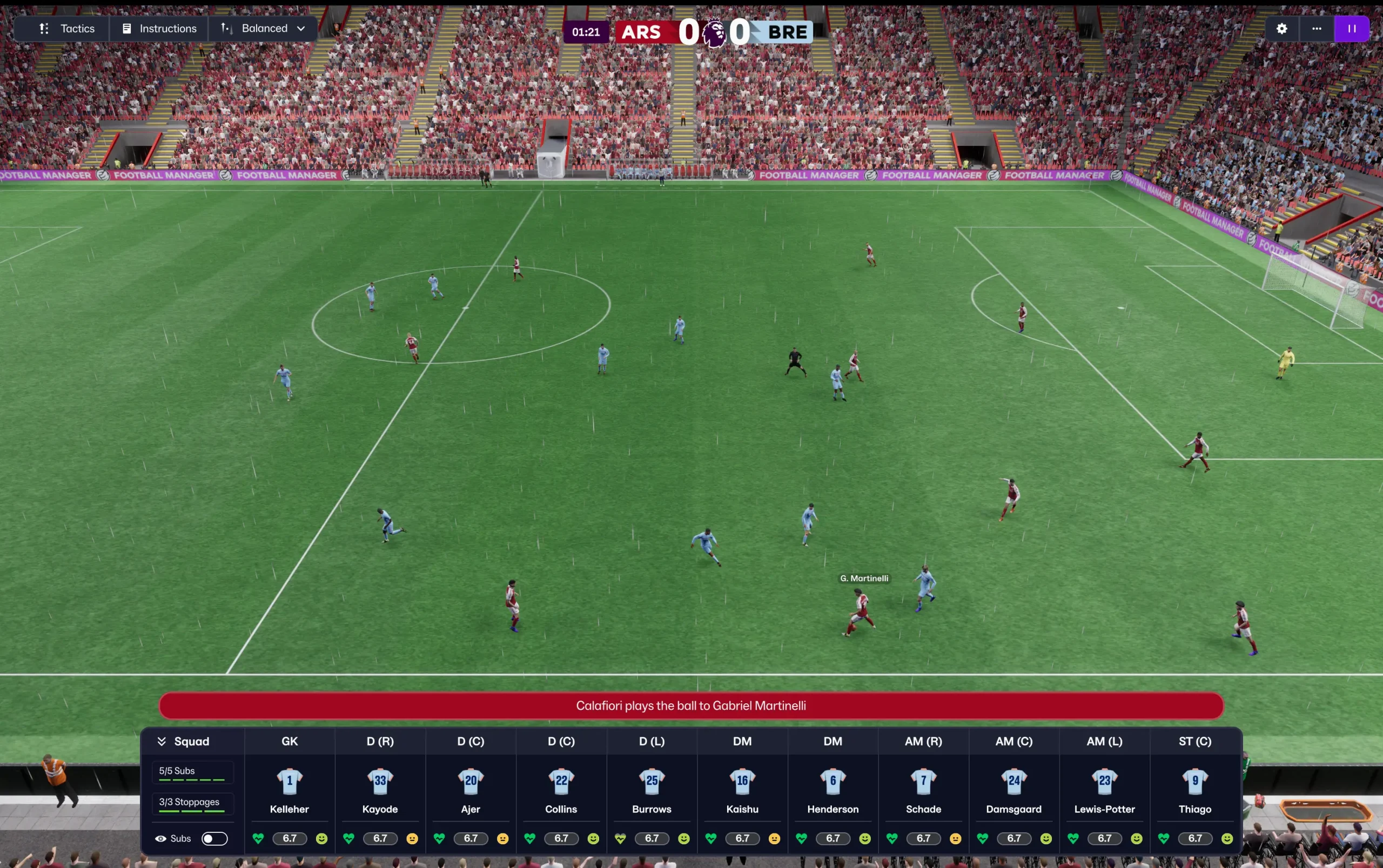Collapse the Squad panel with the double chevron
The width and height of the screenshot is (1383, 868).
click(162, 741)
